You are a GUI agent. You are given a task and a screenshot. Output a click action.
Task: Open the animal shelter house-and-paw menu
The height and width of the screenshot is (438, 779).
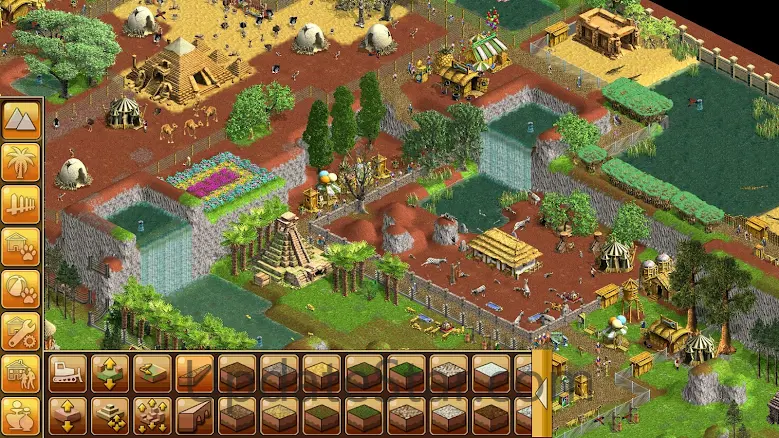21,247
